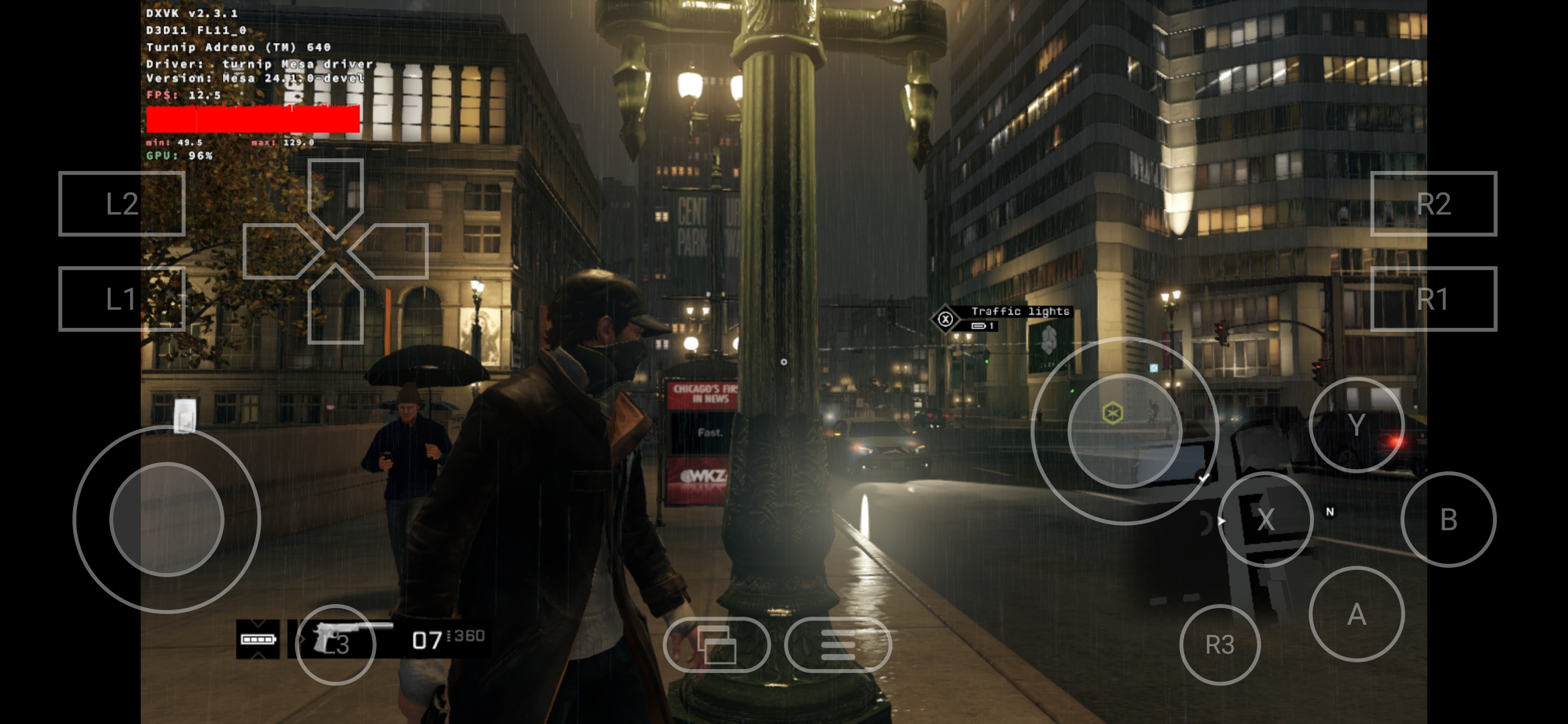Tap the L2 trigger touch button

click(x=121, y=204)
